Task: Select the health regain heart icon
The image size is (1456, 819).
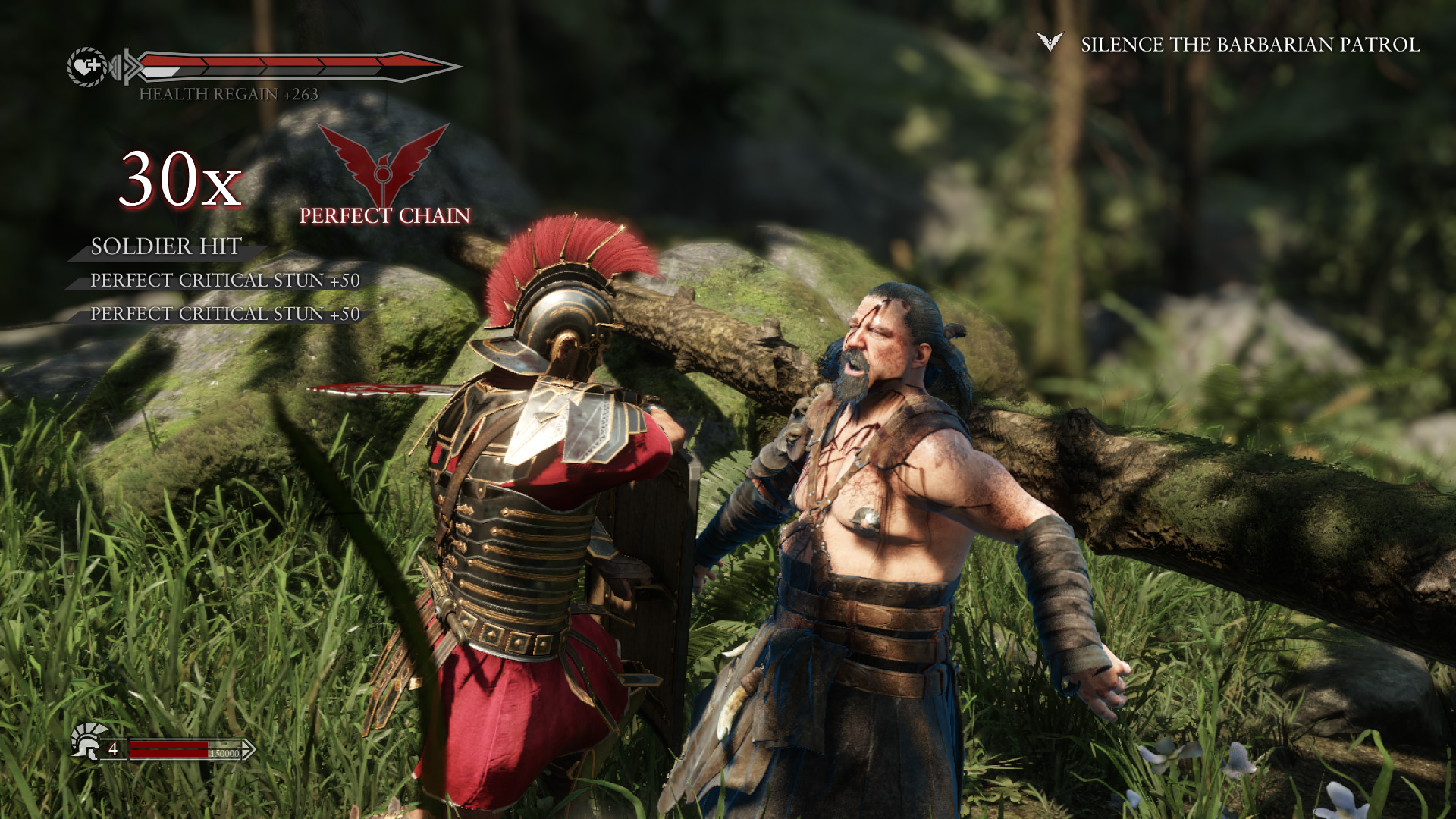Action: coord(88,67)
